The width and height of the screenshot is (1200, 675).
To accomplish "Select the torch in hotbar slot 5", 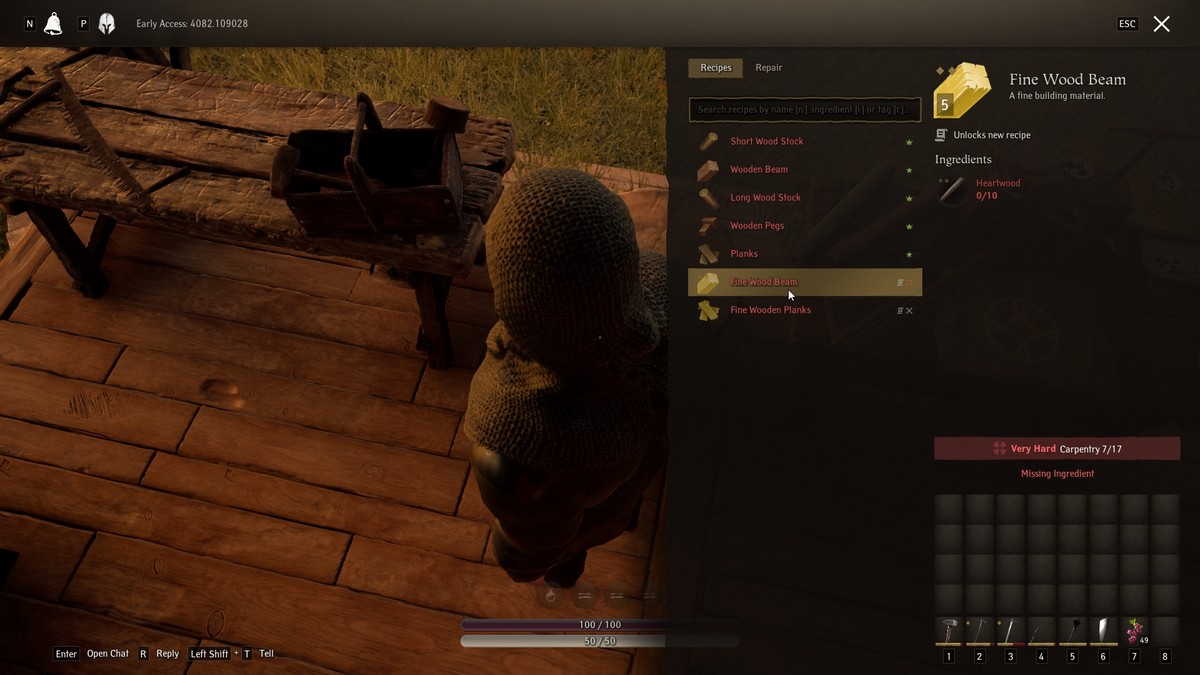I will point(1072,631).
